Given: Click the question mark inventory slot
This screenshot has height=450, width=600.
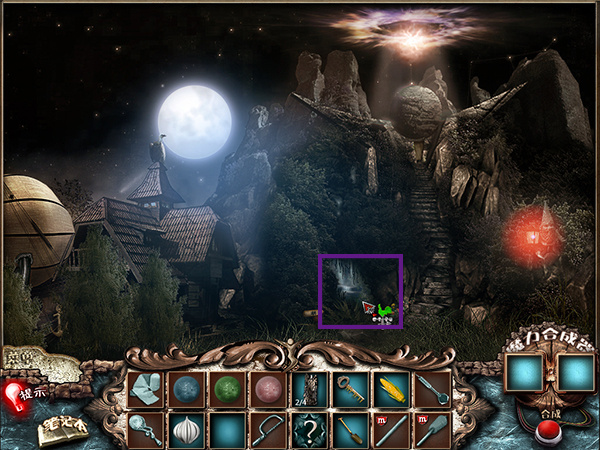Looking at the screenshot, I should pos(309,430).
